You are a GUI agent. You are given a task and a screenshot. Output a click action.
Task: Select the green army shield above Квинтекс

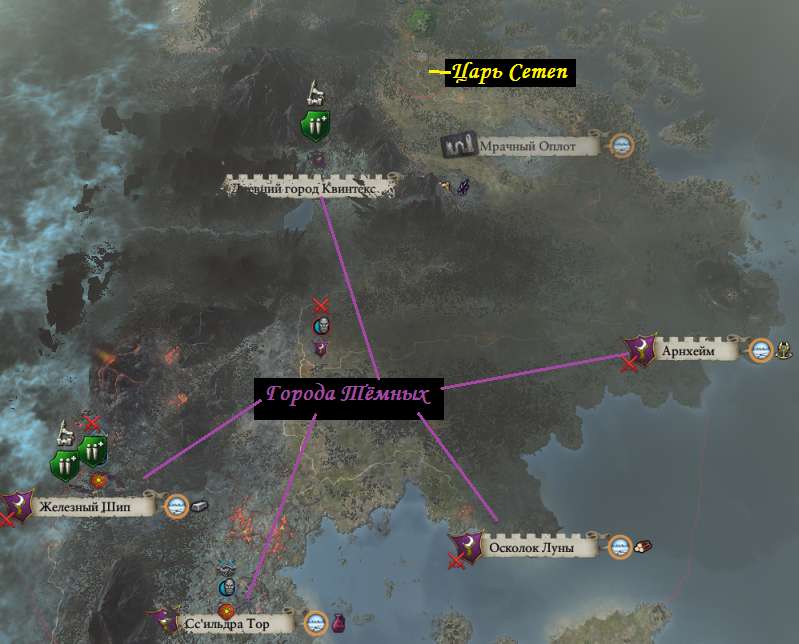(316, 127)
